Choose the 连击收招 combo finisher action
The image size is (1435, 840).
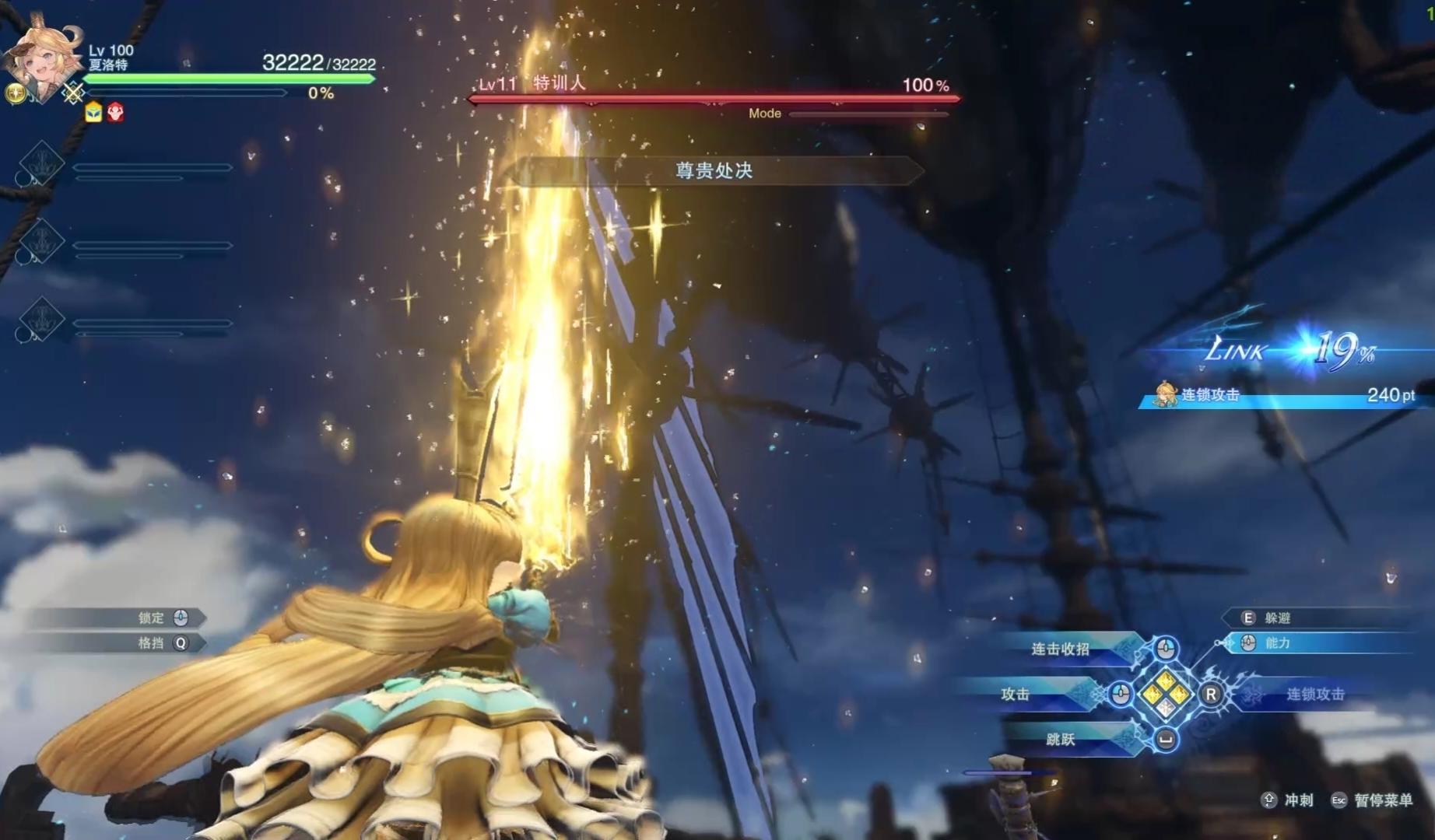click(x=1061, y=649)
